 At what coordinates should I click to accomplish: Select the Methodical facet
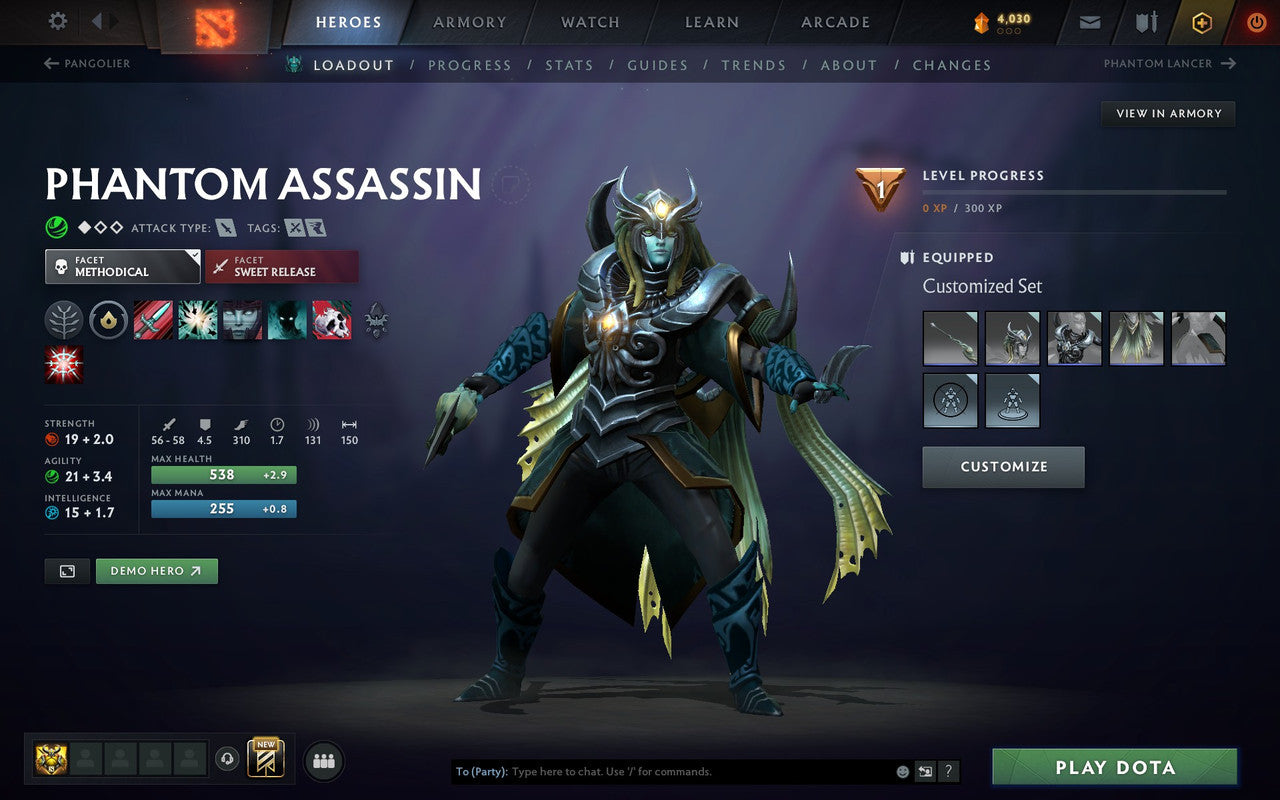[122, 266]
